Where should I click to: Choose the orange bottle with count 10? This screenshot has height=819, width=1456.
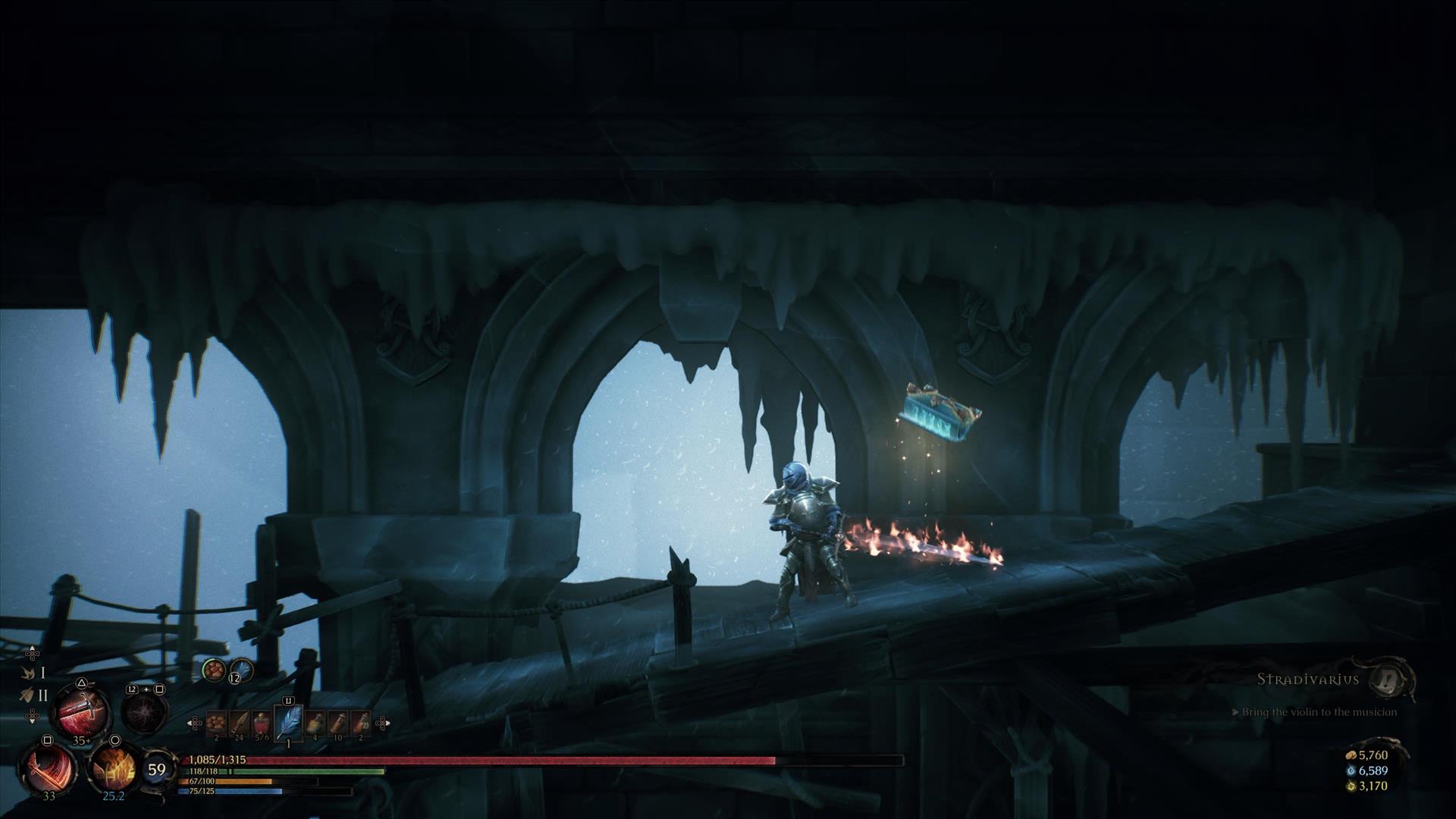[x=338, y=723]
